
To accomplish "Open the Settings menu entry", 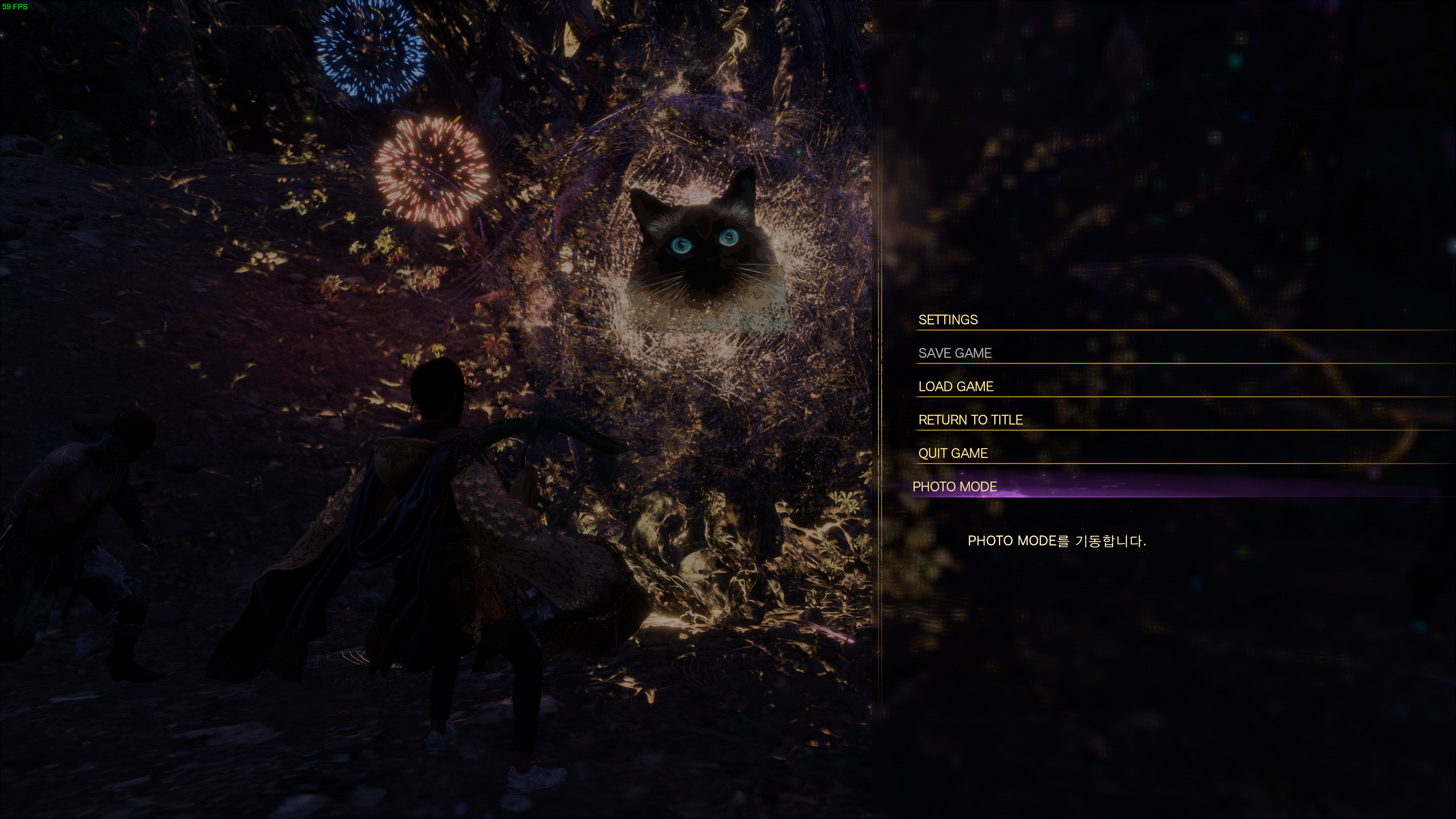I will tap(948, 320).
